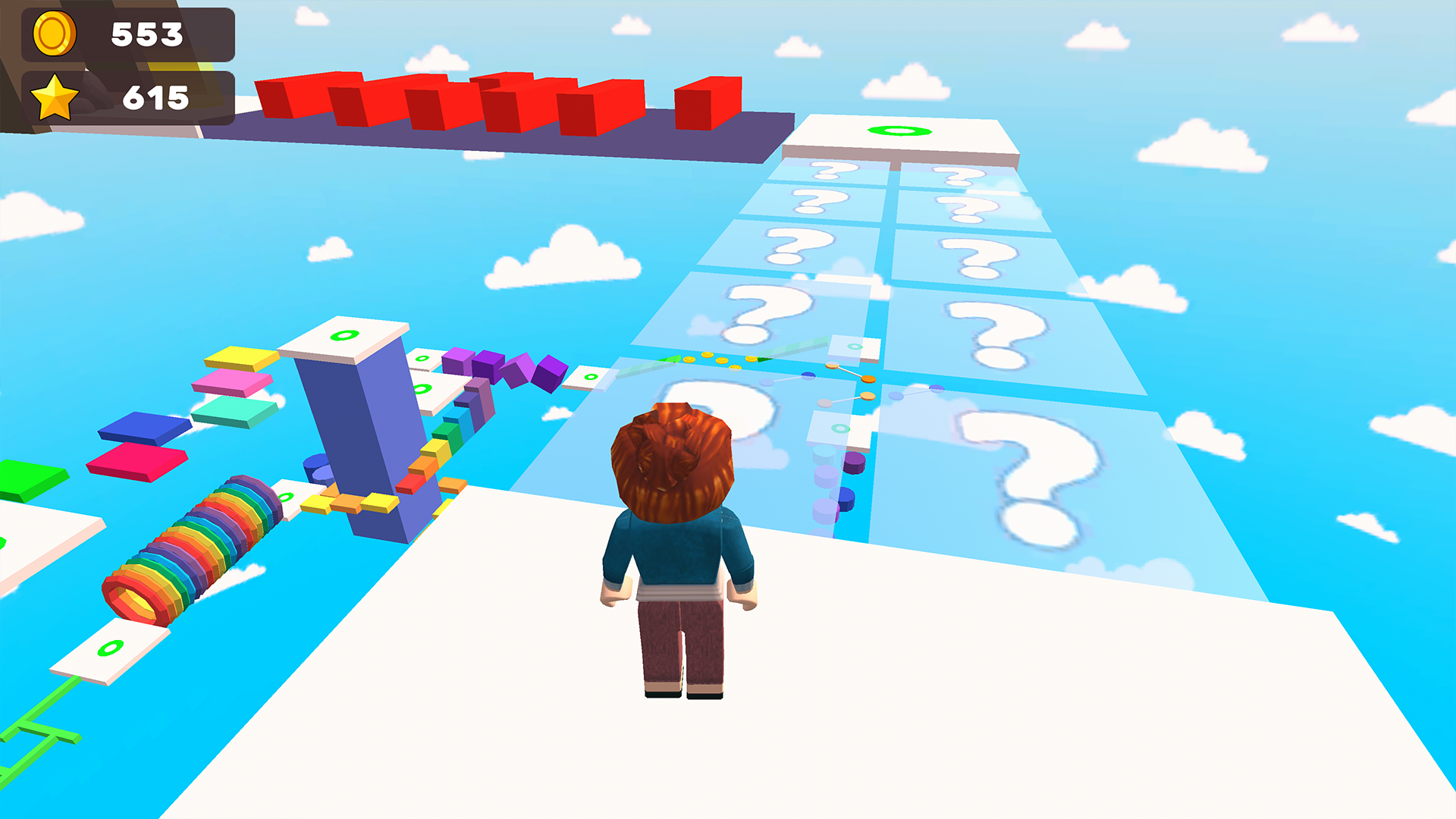
Task: Click the dark blue swinging ball obstacle
Action: coord(808,375)
